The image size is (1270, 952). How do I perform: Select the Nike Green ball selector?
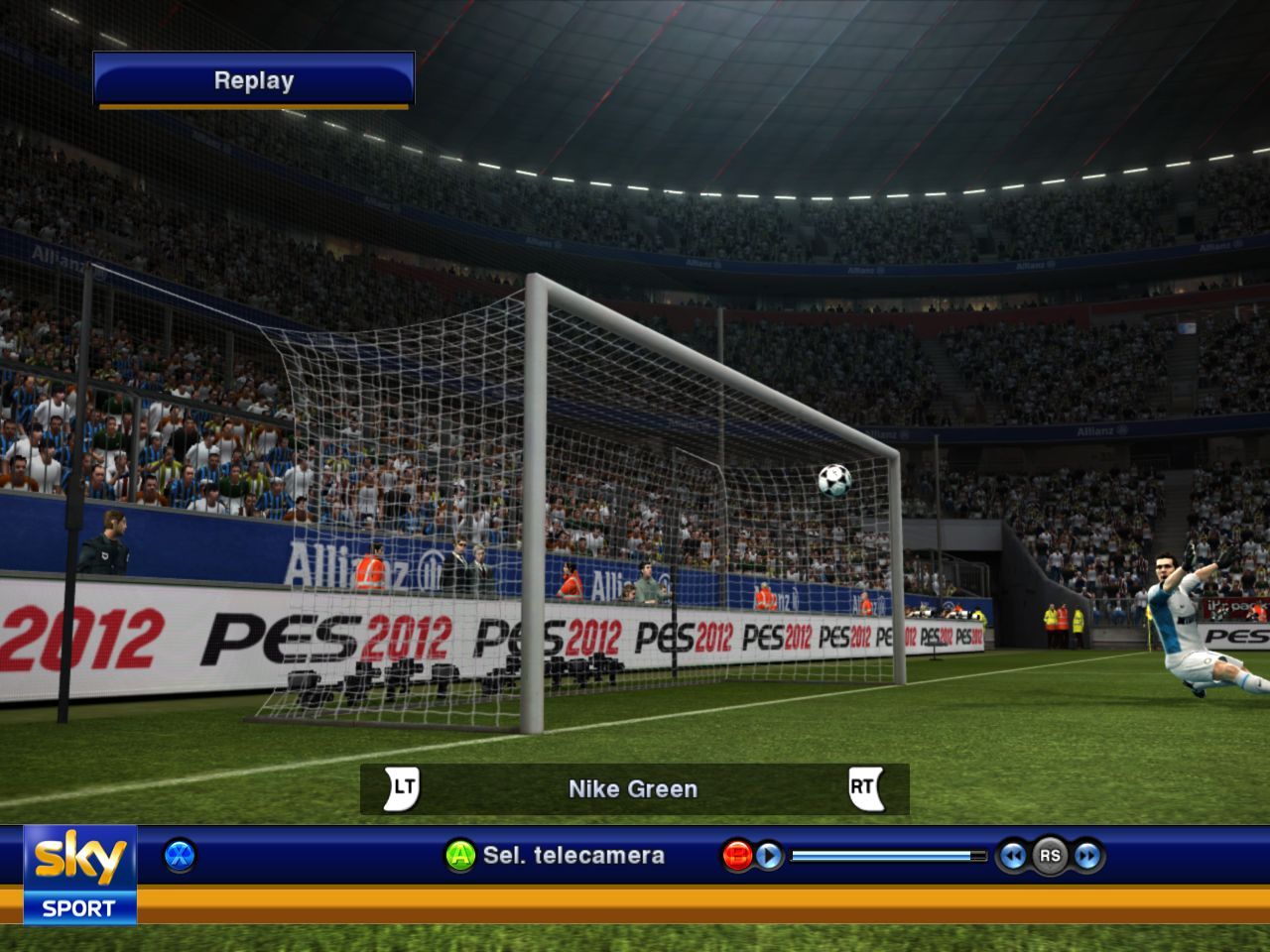tap(633, 789)
